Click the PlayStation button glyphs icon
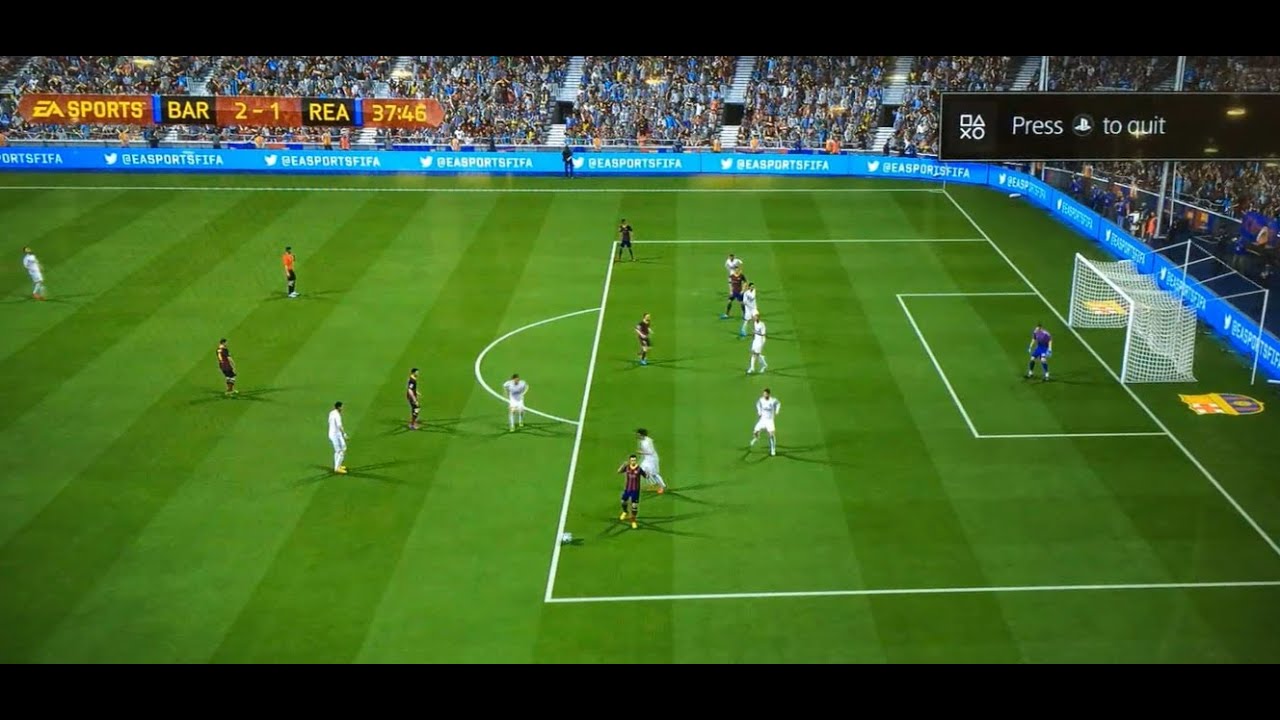The image size is (1280, 720). [972, 125]
